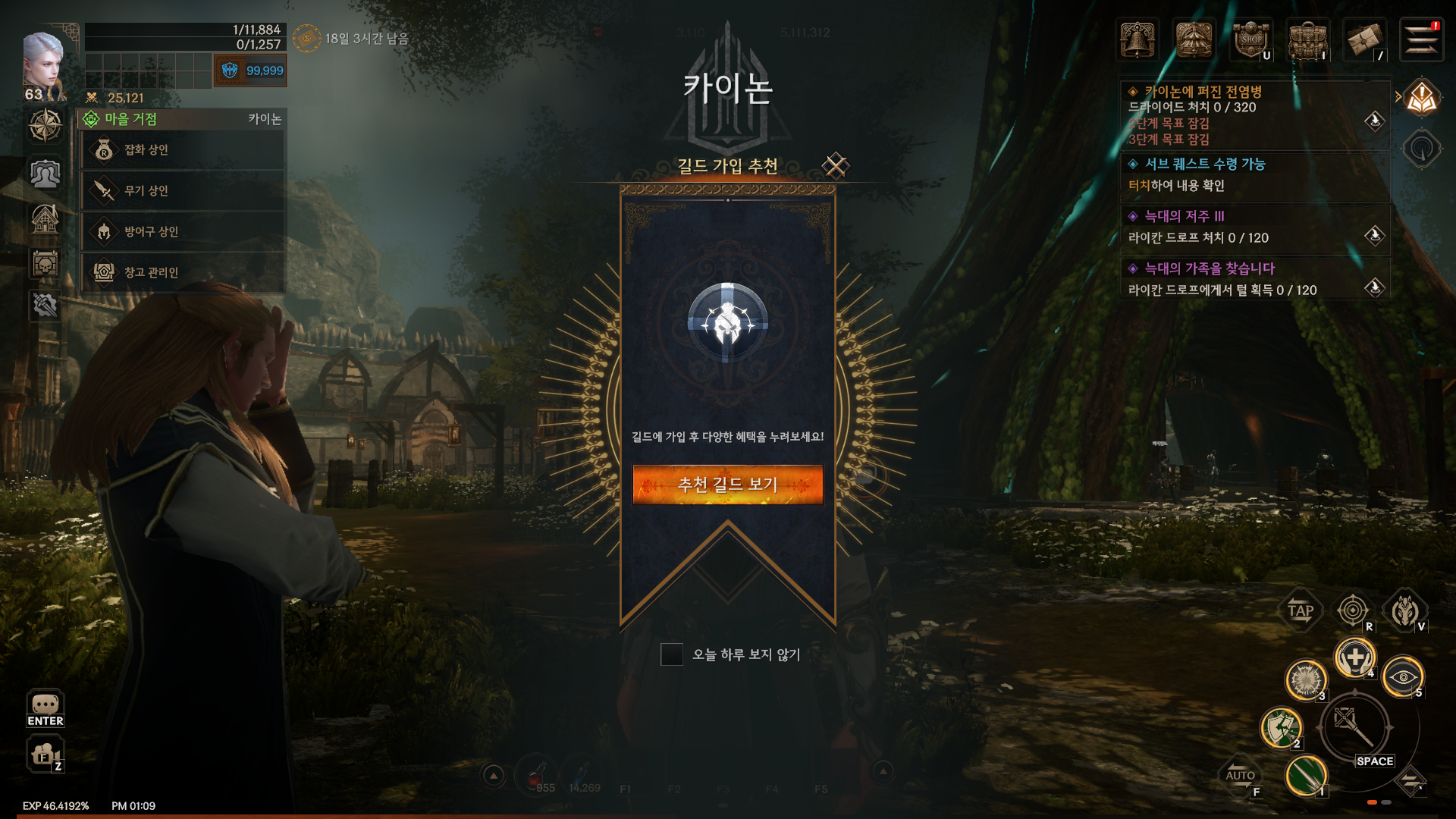This screenshot has height=819, width=1456.
Task: Select 무기 상인 from the town list
Action: point(182,191)
